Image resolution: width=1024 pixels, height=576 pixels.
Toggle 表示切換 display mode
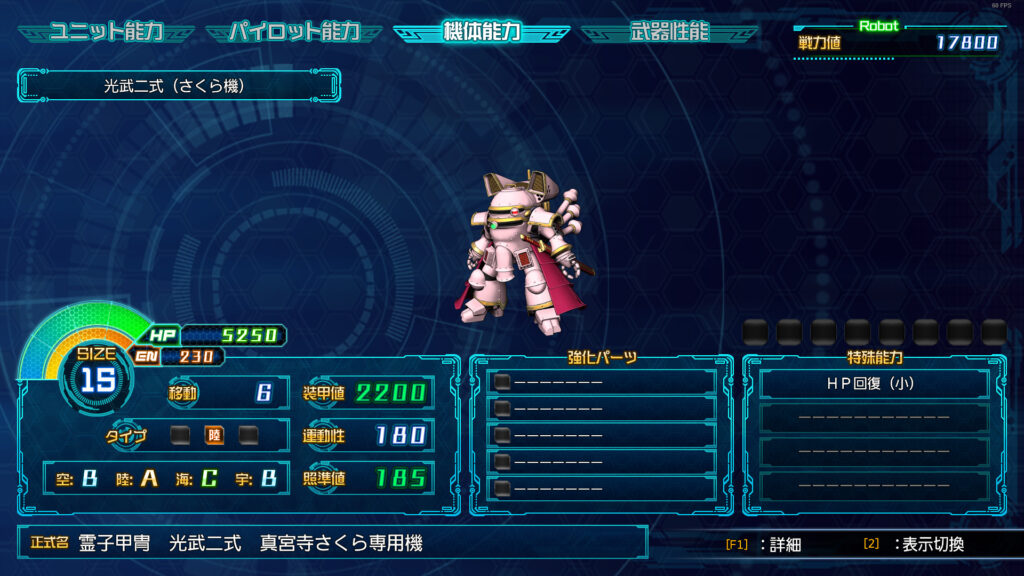point(914,545)
